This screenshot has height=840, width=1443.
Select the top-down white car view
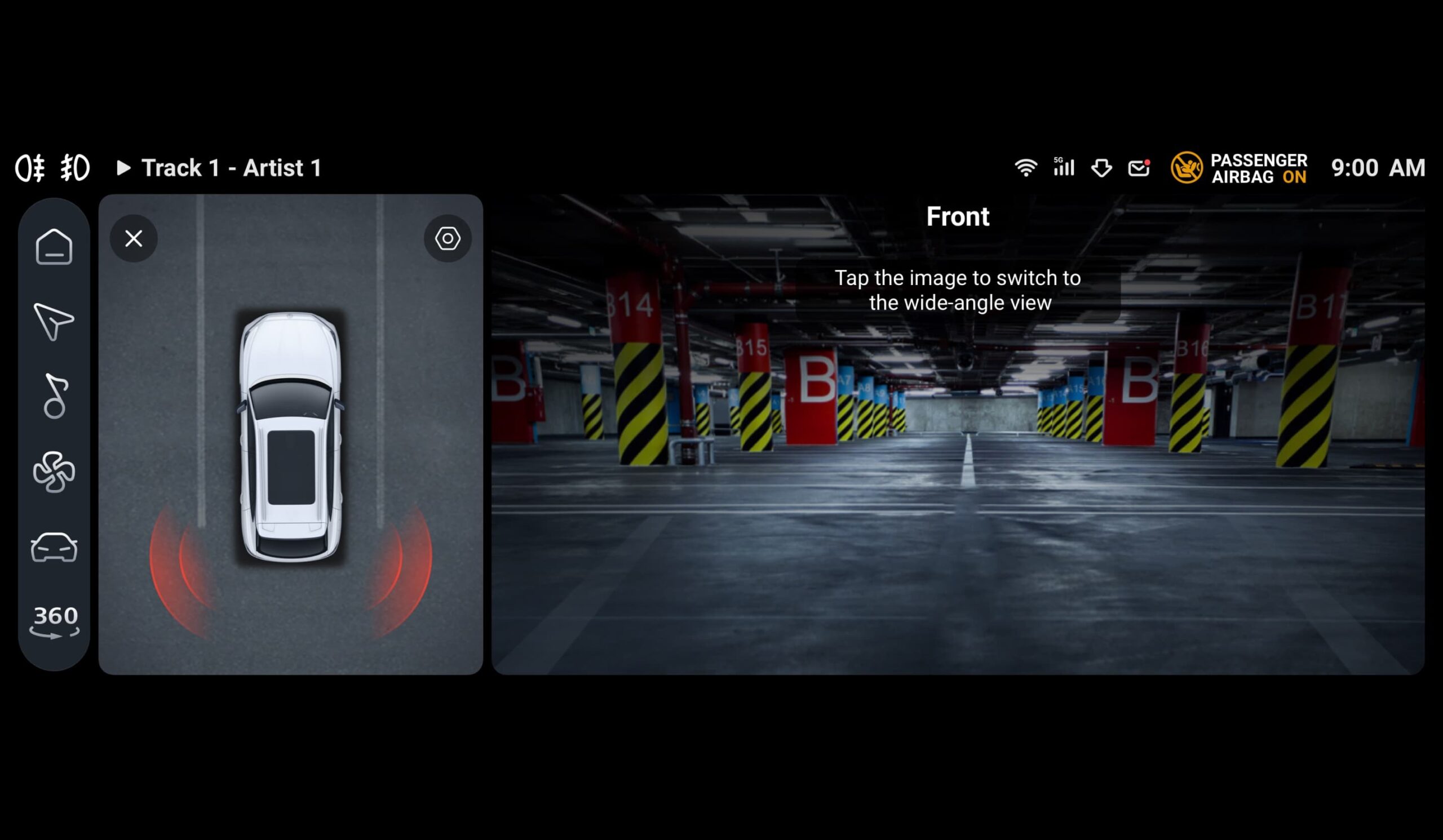click(x=291, y=437)
